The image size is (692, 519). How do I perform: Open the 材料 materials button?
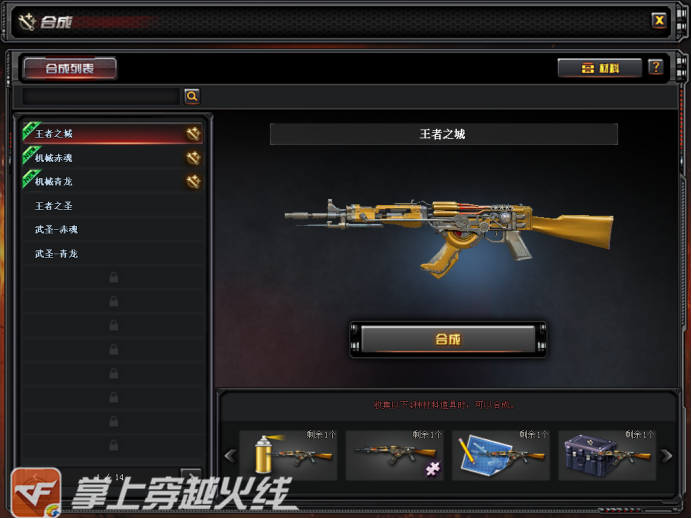click(x=600, y=68)
